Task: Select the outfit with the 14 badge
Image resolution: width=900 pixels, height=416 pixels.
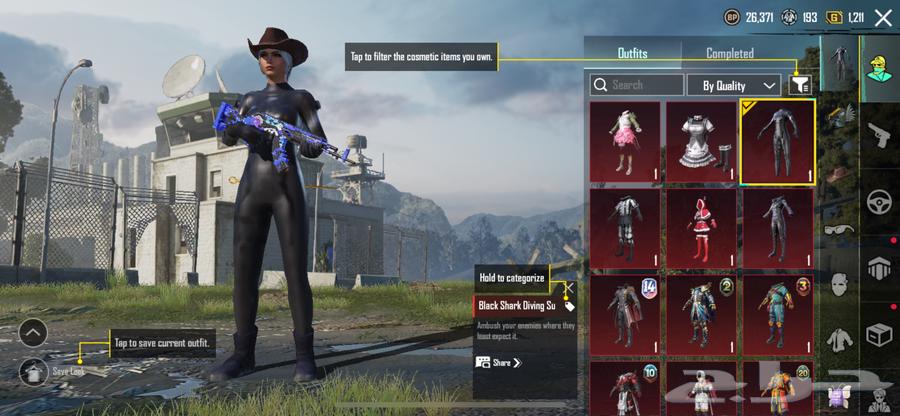Action: pos(625,313)
